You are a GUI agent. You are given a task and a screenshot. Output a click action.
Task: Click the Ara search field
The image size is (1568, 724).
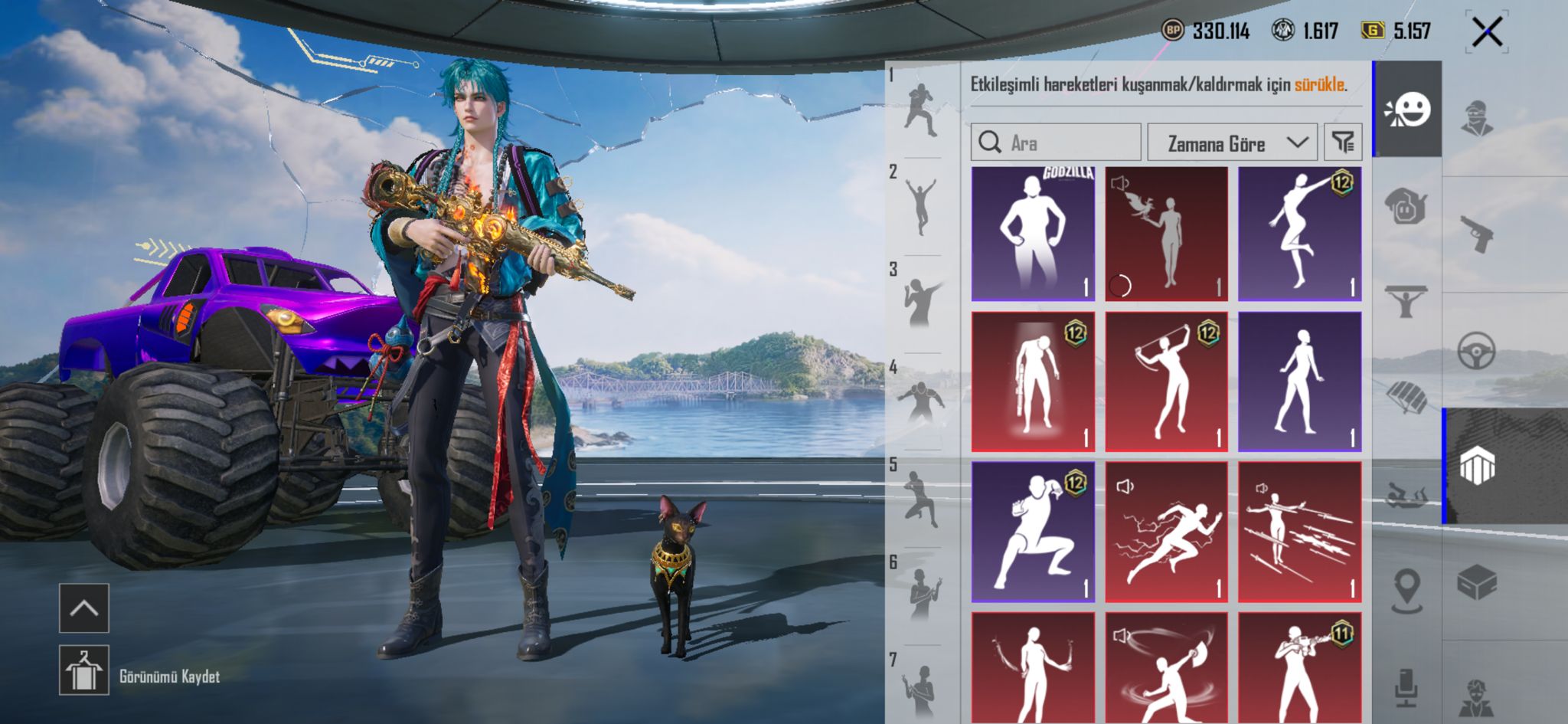point(1056,143)
